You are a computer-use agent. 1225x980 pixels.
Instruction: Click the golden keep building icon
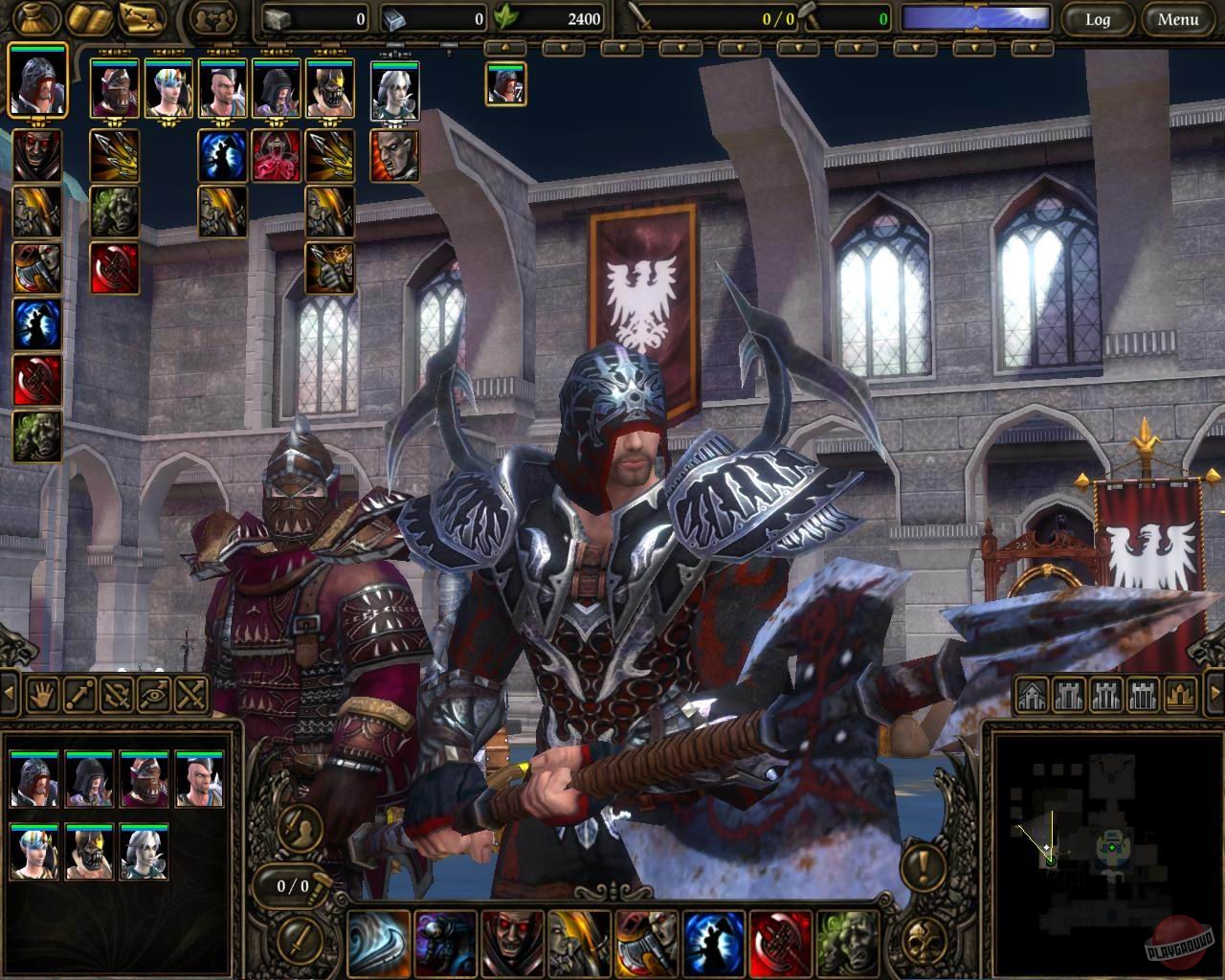pos(1178,695)
